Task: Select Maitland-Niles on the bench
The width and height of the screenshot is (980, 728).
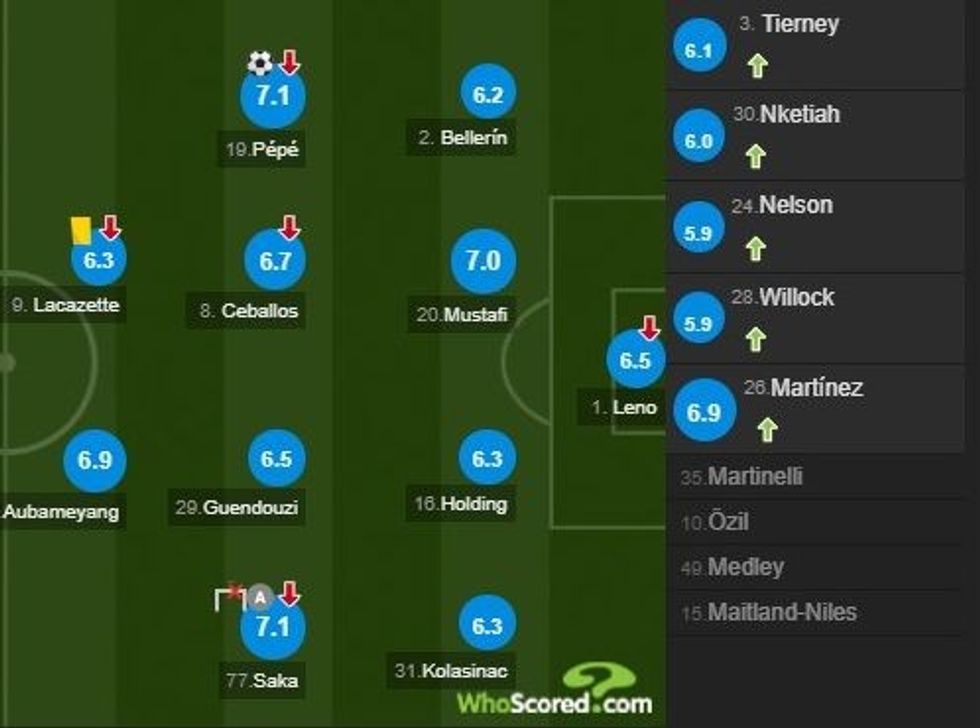Action: coord(781,612)
